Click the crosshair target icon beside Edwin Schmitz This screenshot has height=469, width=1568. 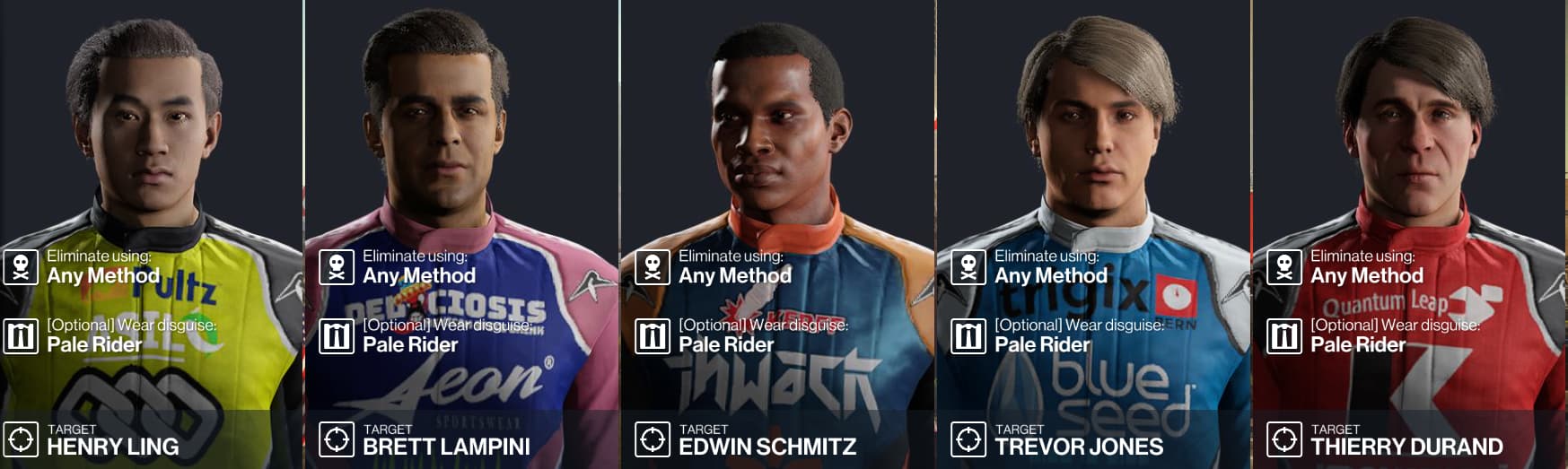(x=653, y=439)
